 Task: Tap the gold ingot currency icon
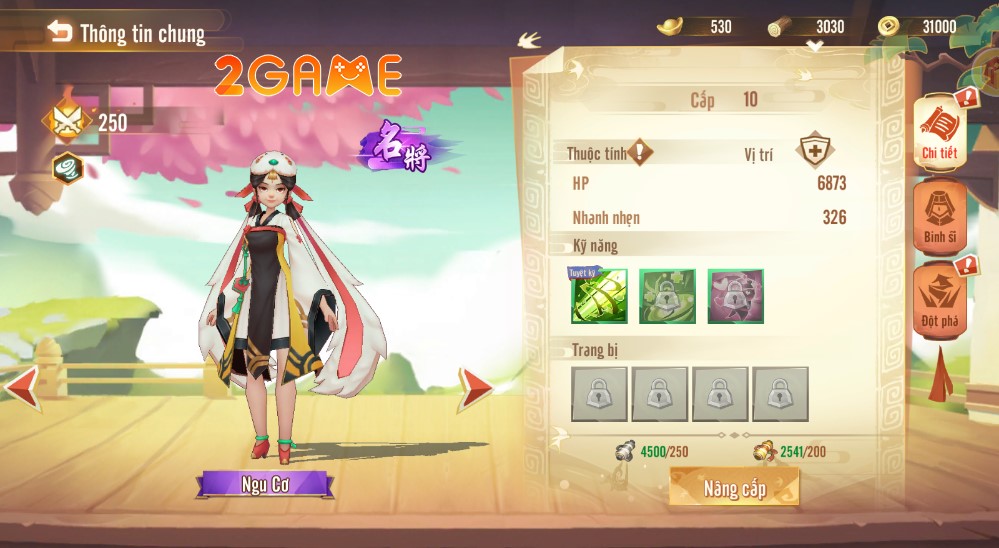[670, 26]
